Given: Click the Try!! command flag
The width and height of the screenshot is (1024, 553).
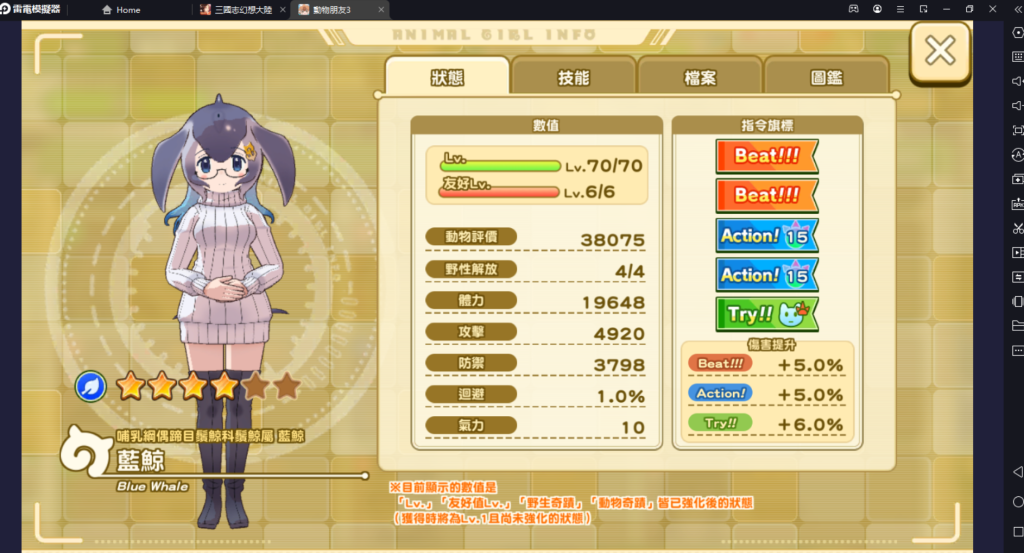Looking at the screenshot, I should pyautogui.click(x=766, y=314).
